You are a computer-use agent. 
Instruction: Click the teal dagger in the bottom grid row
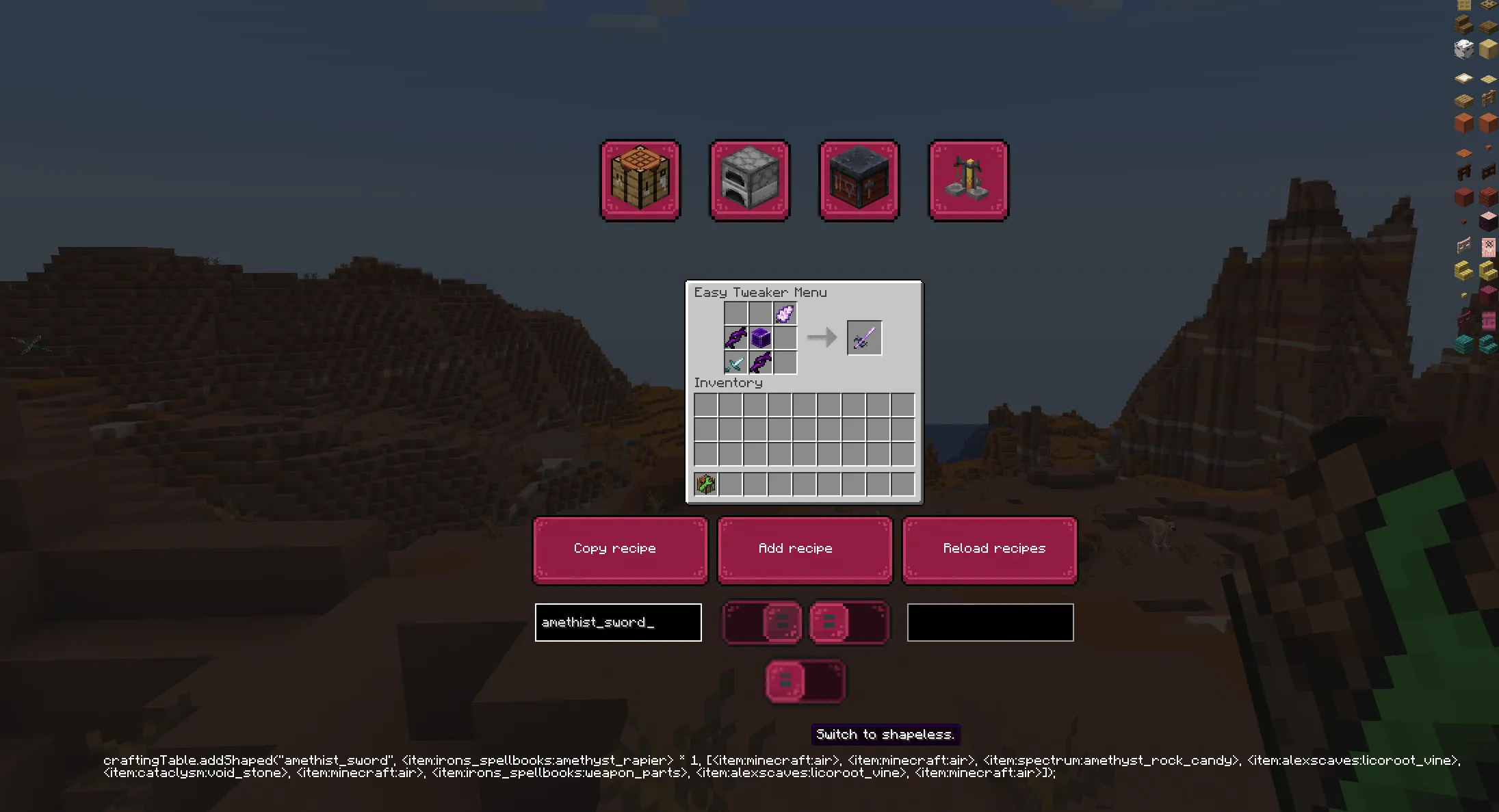(735, 363)
